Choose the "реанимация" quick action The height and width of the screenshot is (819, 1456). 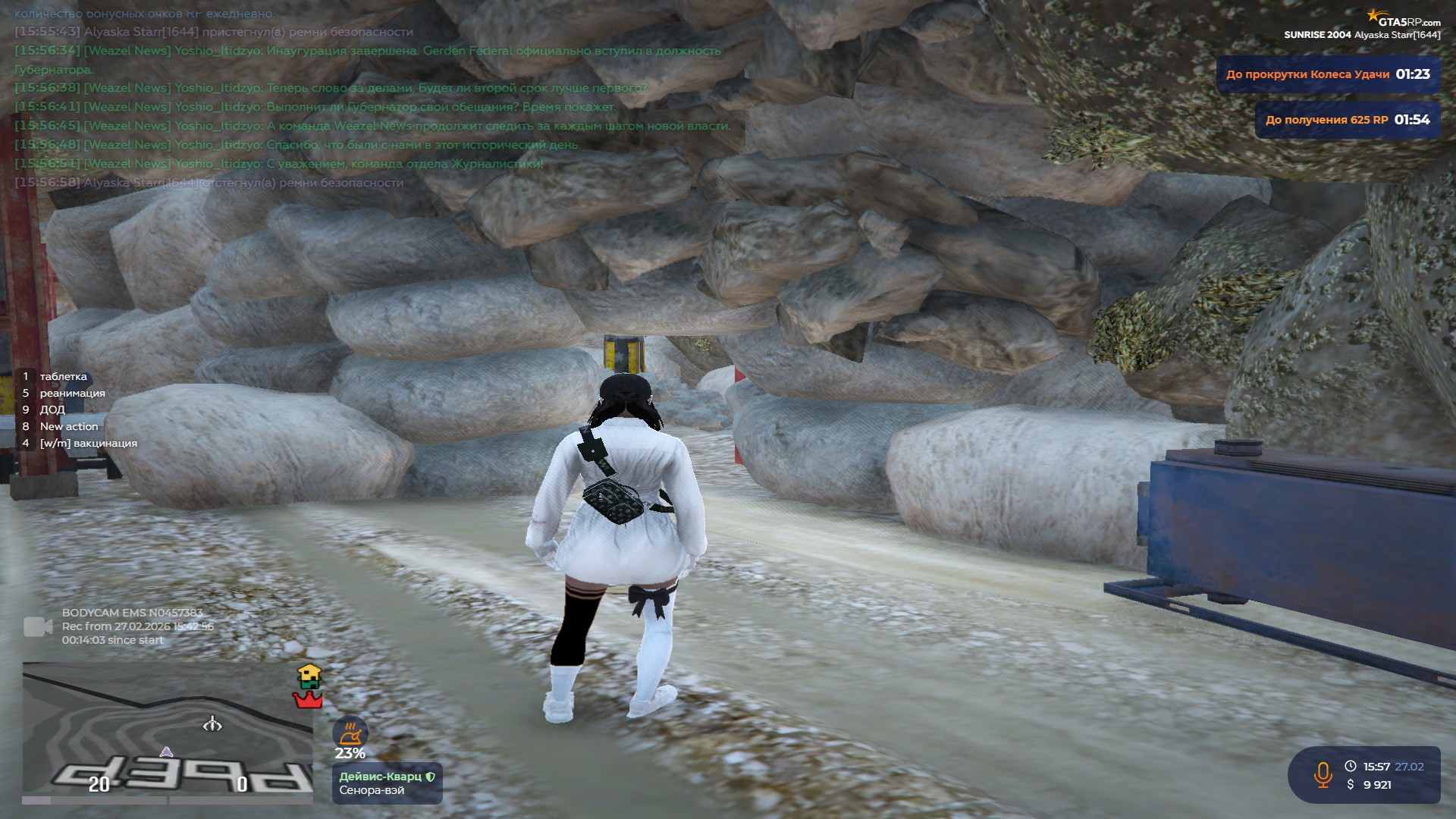(72, 393)
